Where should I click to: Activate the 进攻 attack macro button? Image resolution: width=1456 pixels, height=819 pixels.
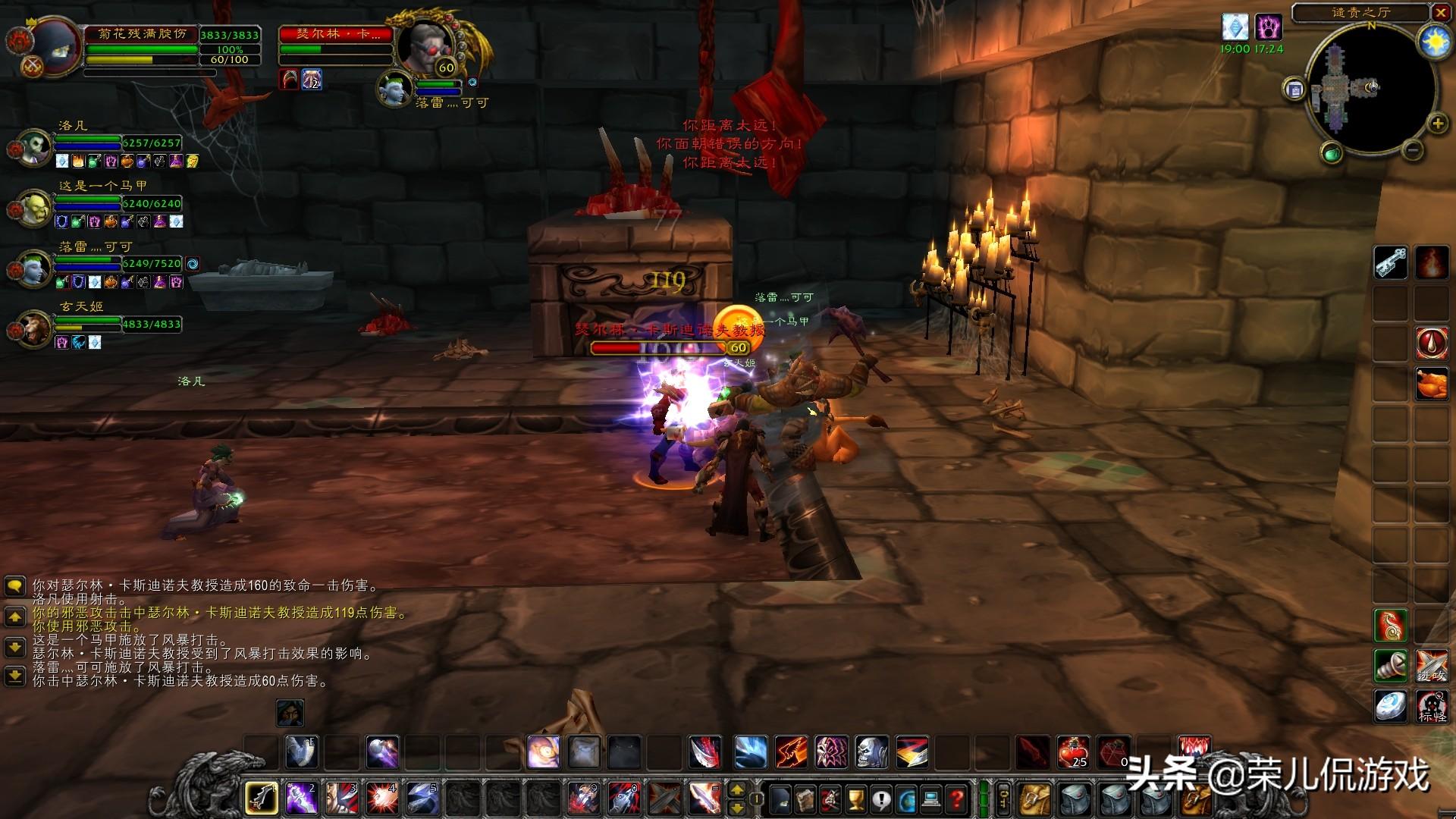pos(1431,666)
